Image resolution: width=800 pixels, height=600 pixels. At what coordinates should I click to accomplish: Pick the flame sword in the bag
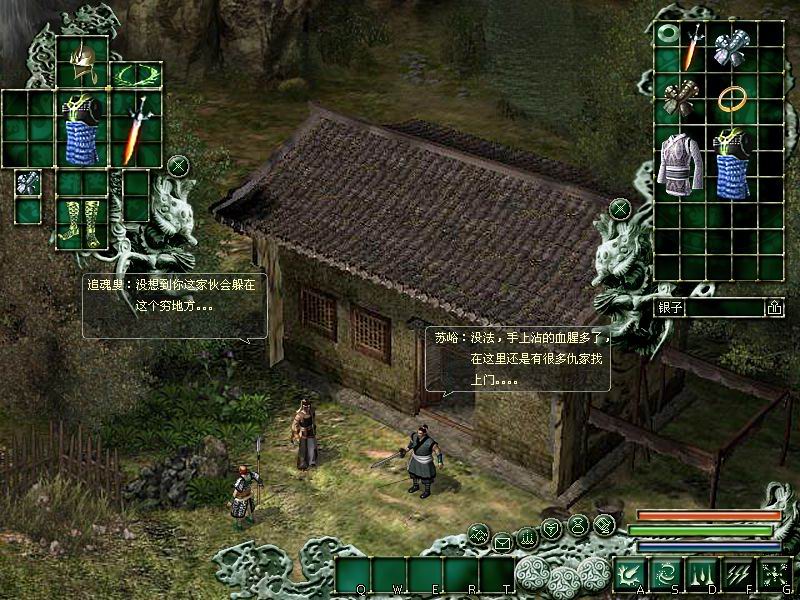click(692, 48)
